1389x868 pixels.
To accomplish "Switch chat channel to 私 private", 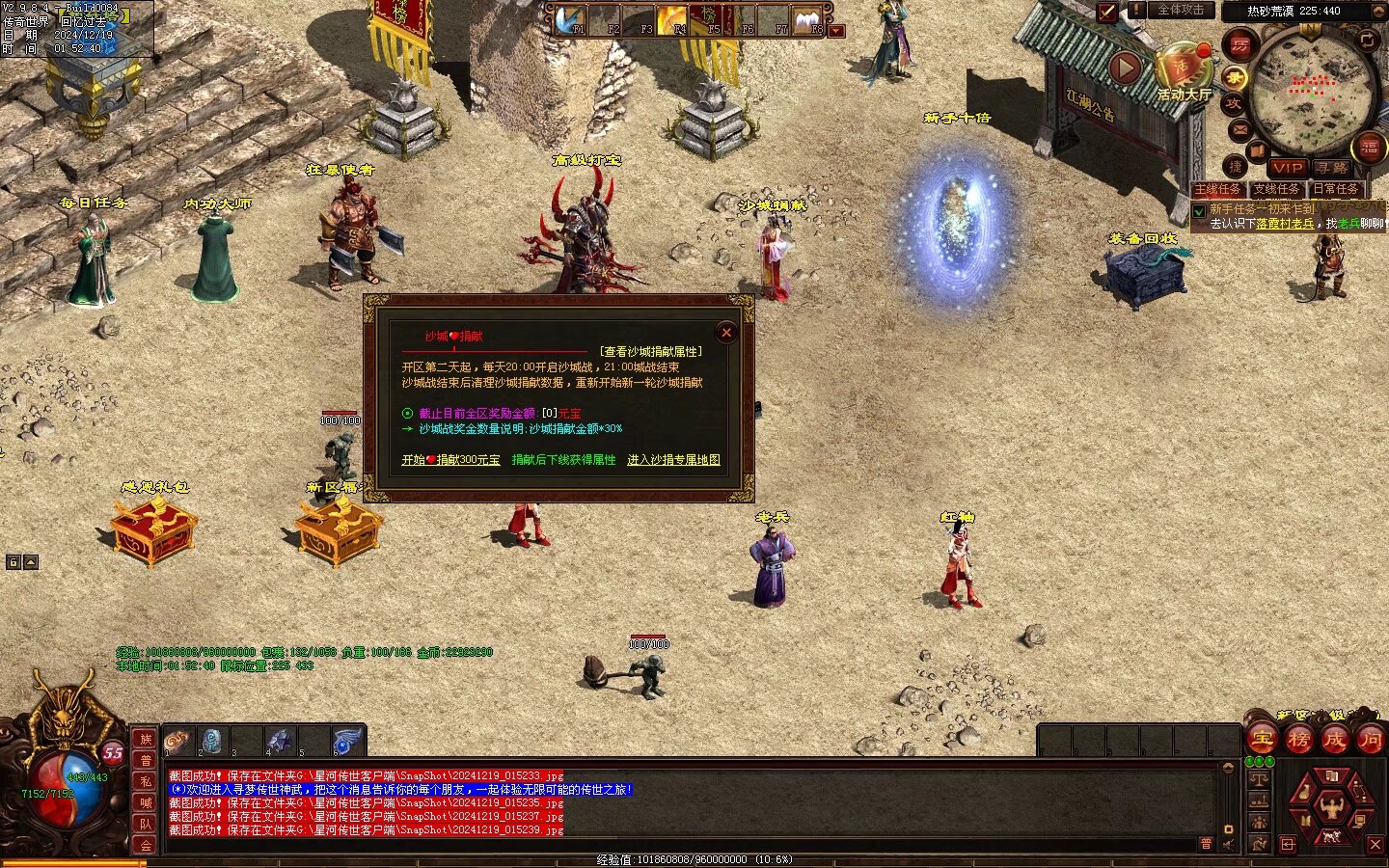I will click(x=146, y=781).
